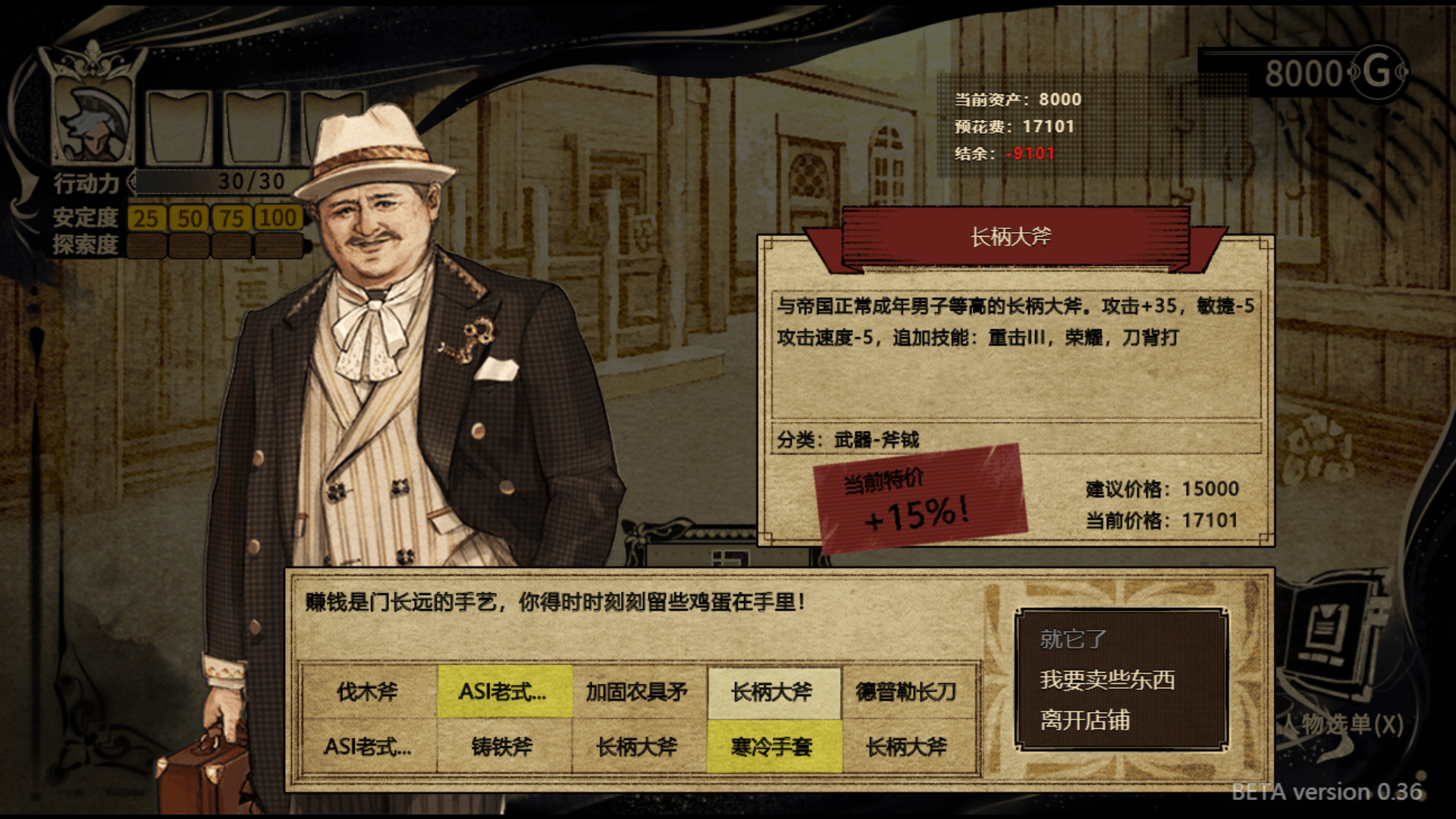Toggle the 安定度 25 marker
This screenshot has width=1456, height=819.
[x=146, y=218]
